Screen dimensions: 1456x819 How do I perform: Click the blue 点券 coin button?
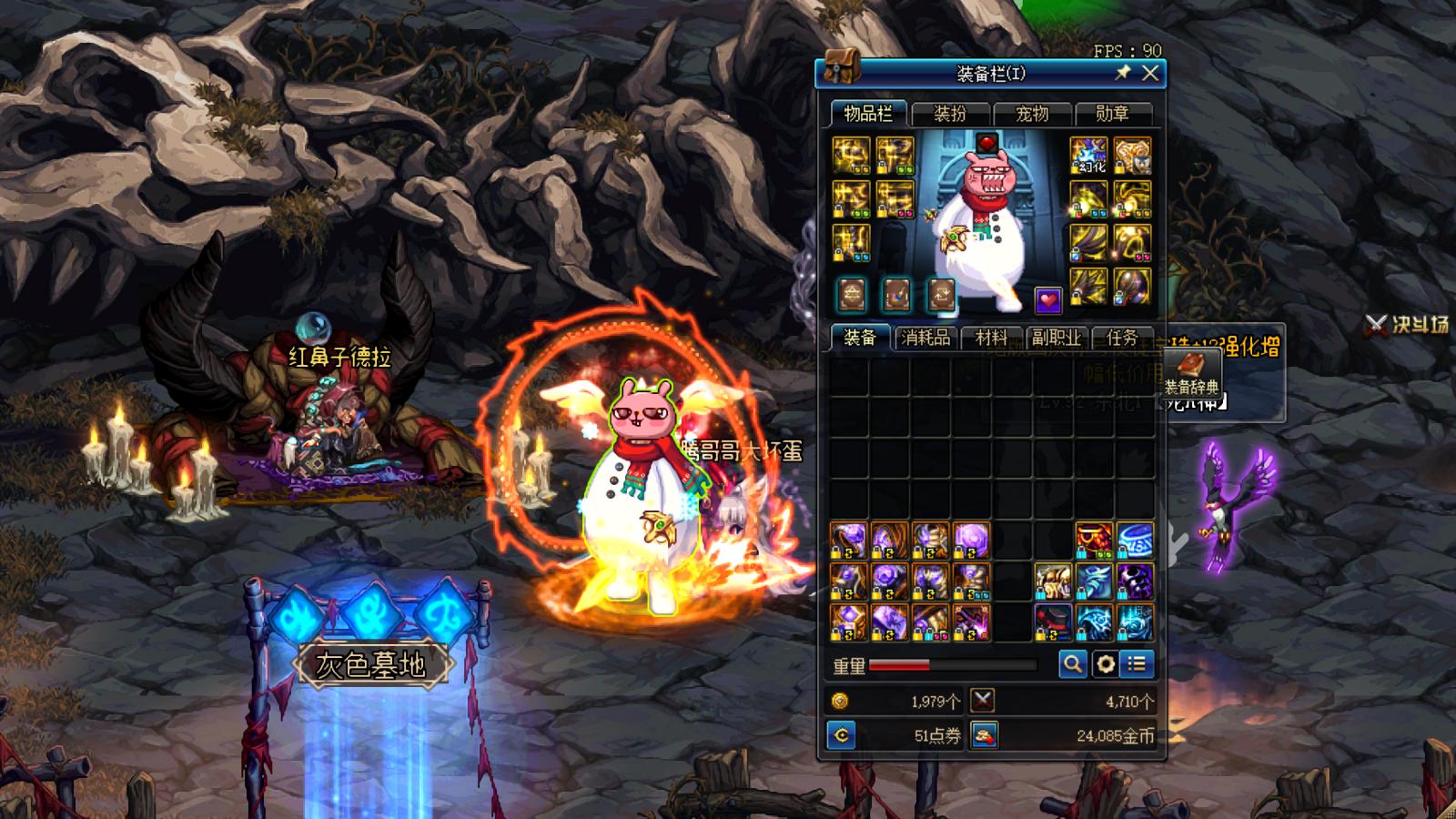[x=842, y=735]
